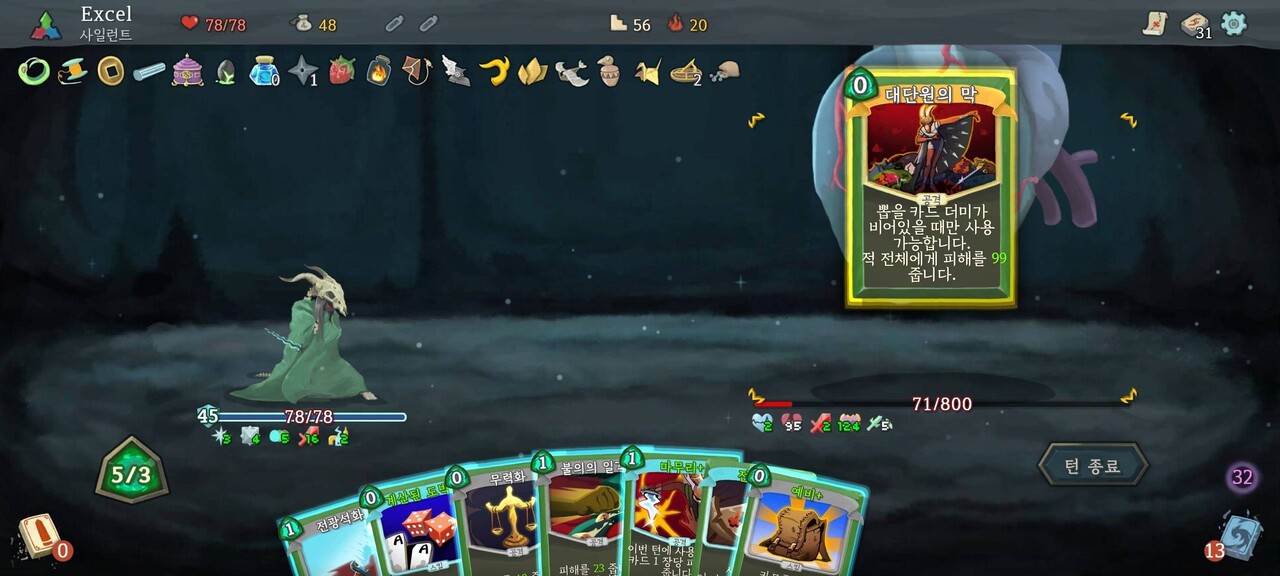This screenshot has height=576, width=1280.
Task: End the turn with 턴 종료
Action: point(1092,466)
